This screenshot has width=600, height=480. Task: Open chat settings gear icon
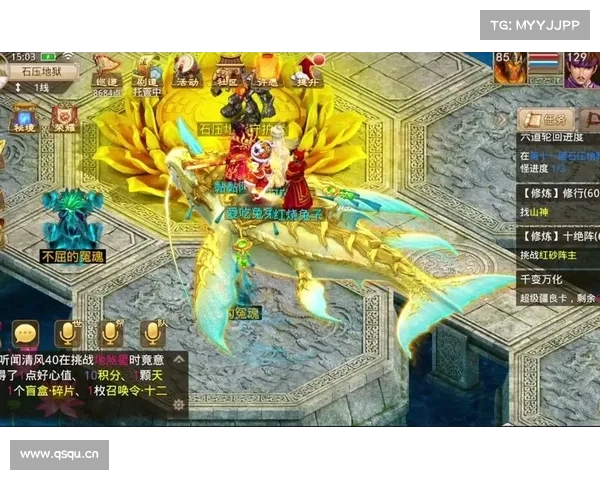179,405
